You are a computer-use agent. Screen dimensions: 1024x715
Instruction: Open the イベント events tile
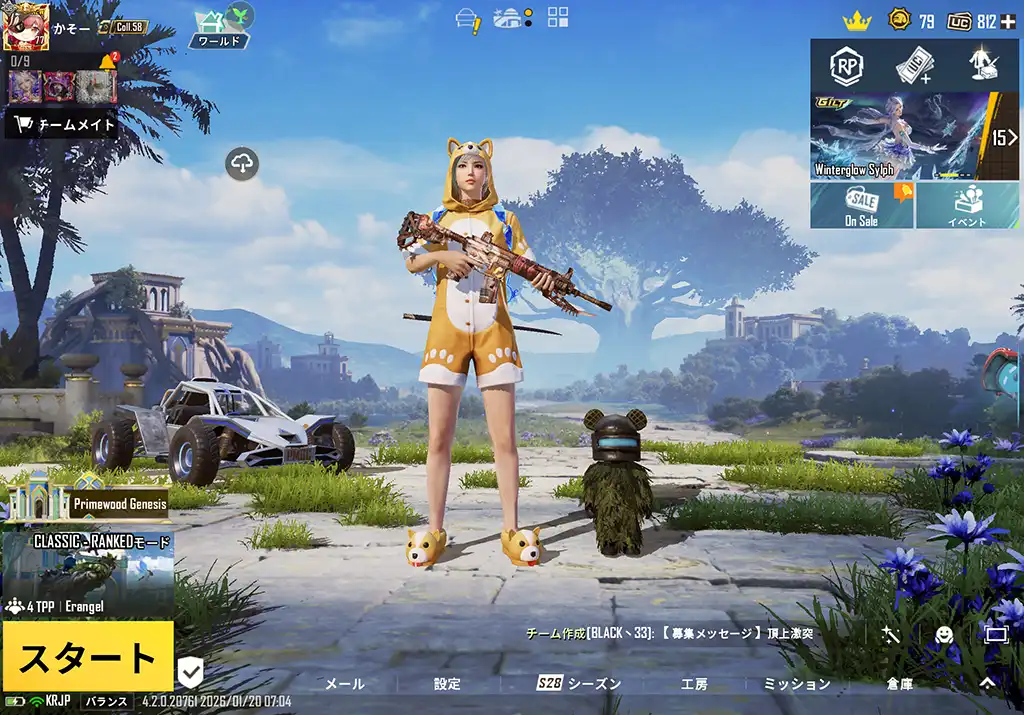[967, 205]
